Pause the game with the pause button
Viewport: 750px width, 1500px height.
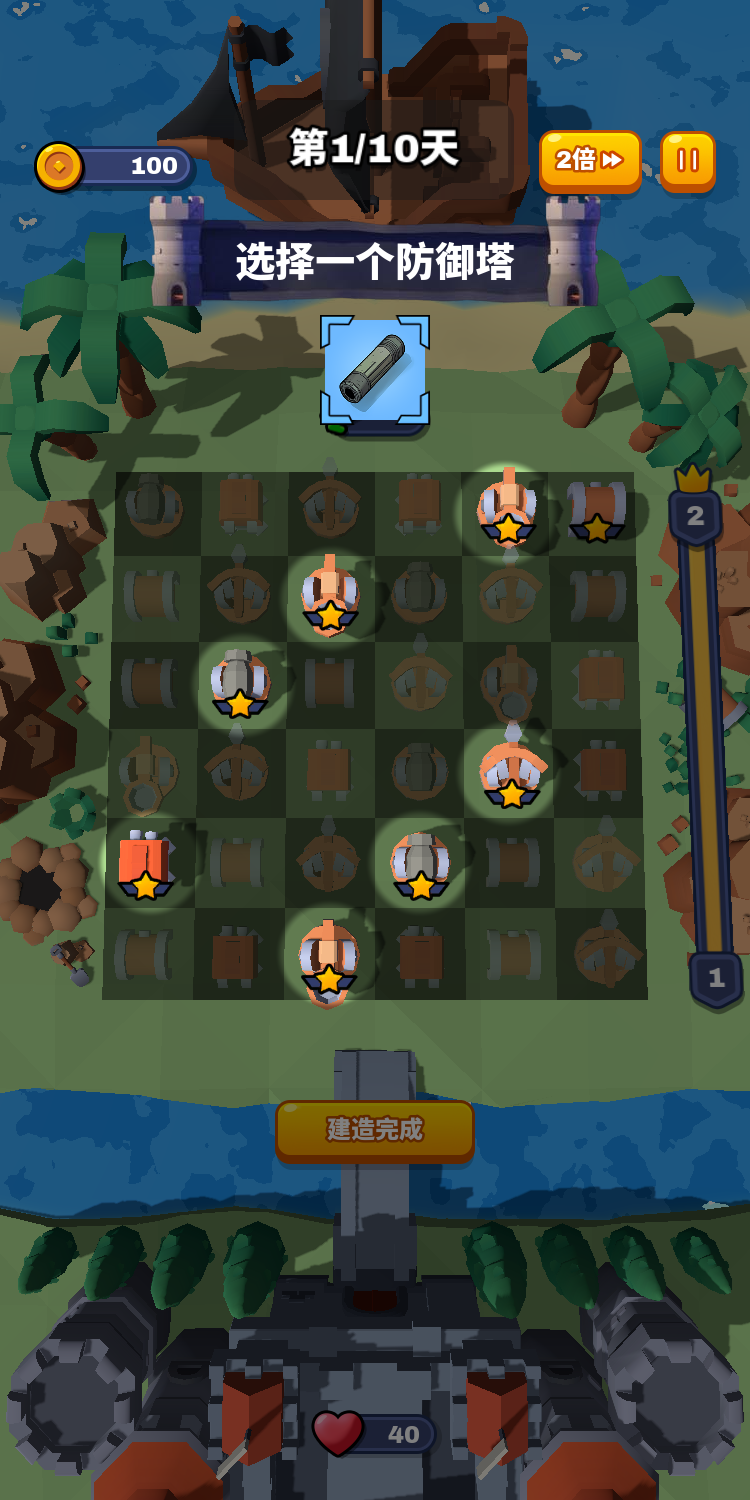click(687, 160)
